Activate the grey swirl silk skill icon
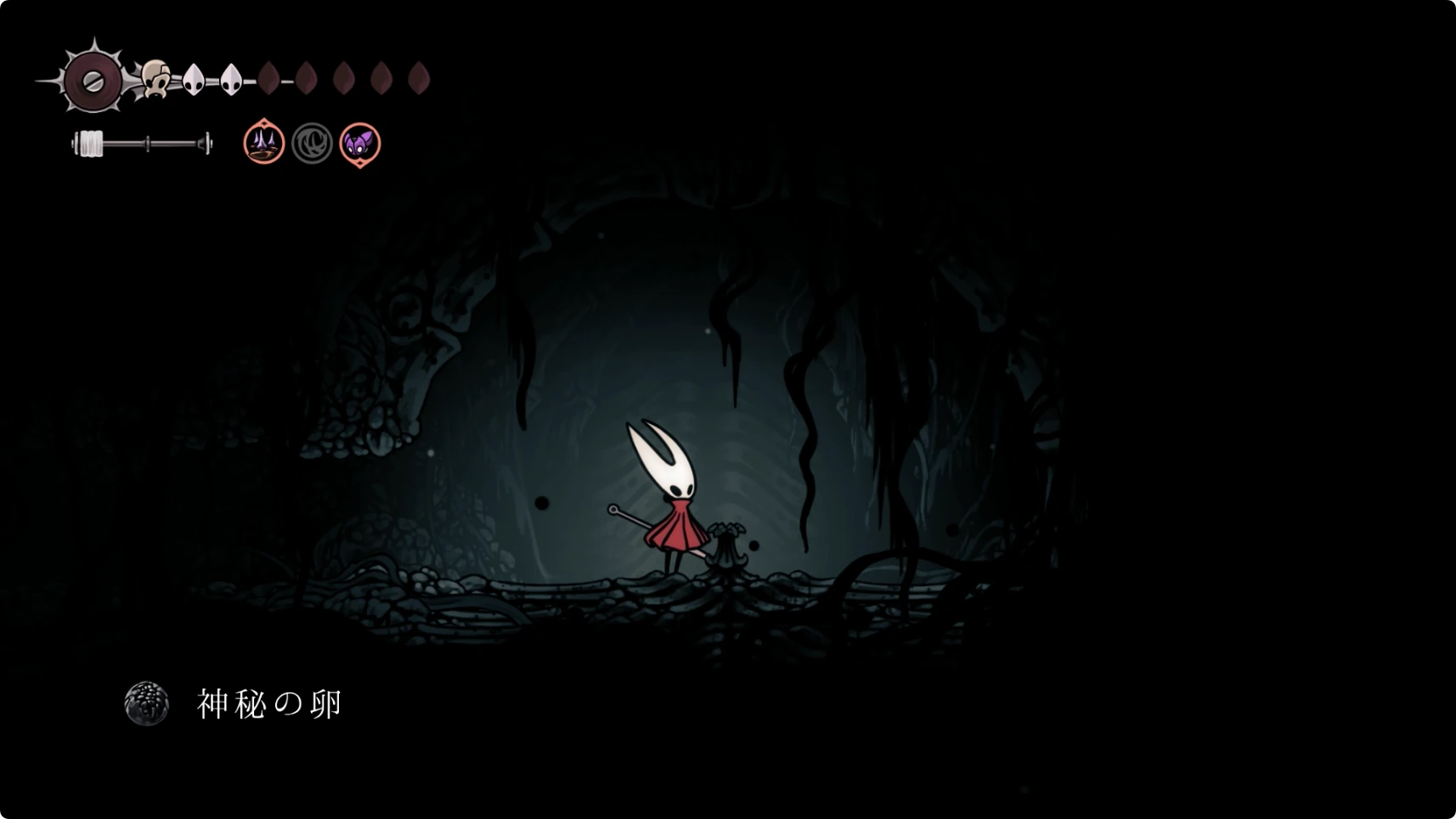 tap(312, 144)
